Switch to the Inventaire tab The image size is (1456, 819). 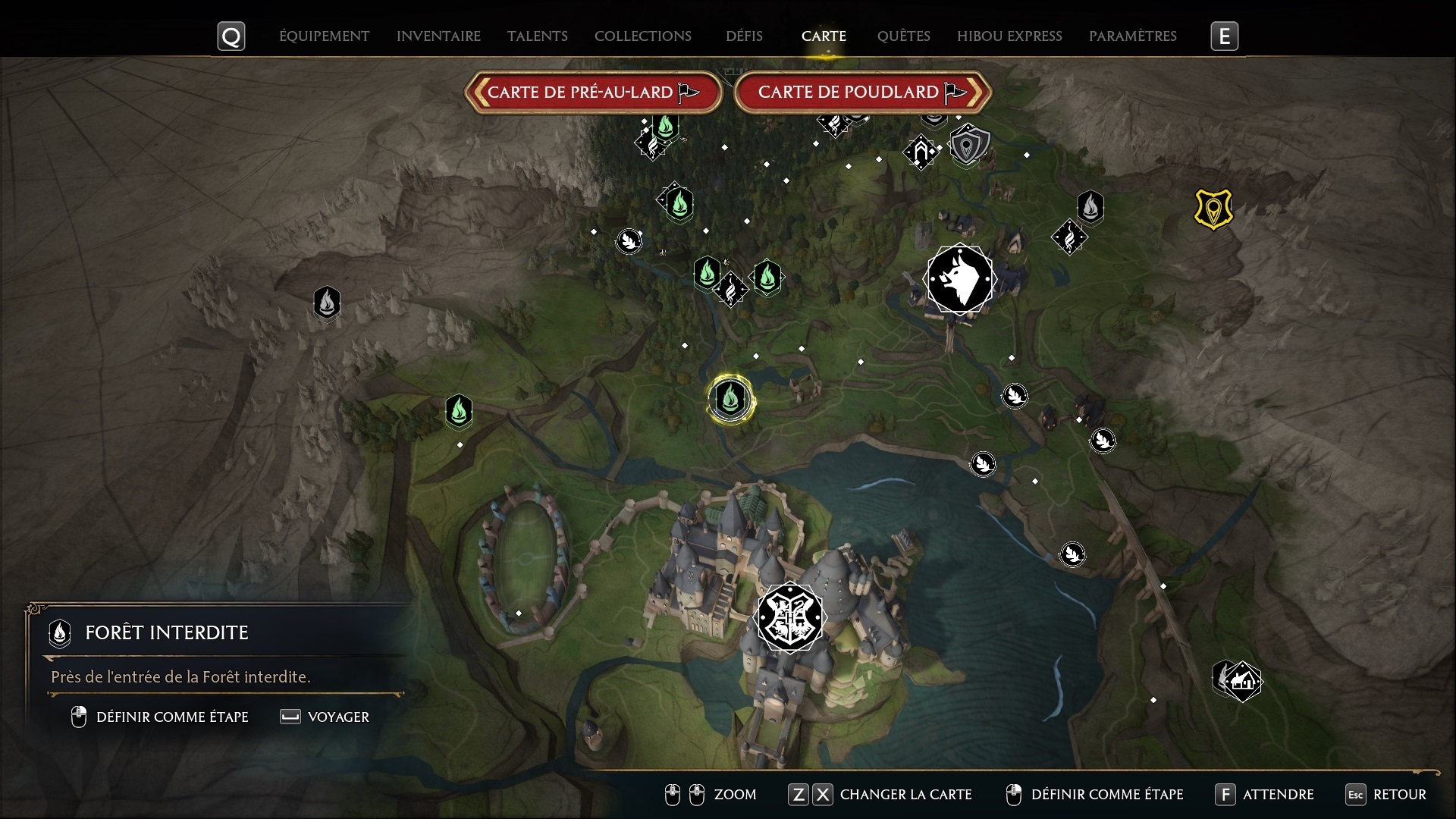tap(438, 36)
